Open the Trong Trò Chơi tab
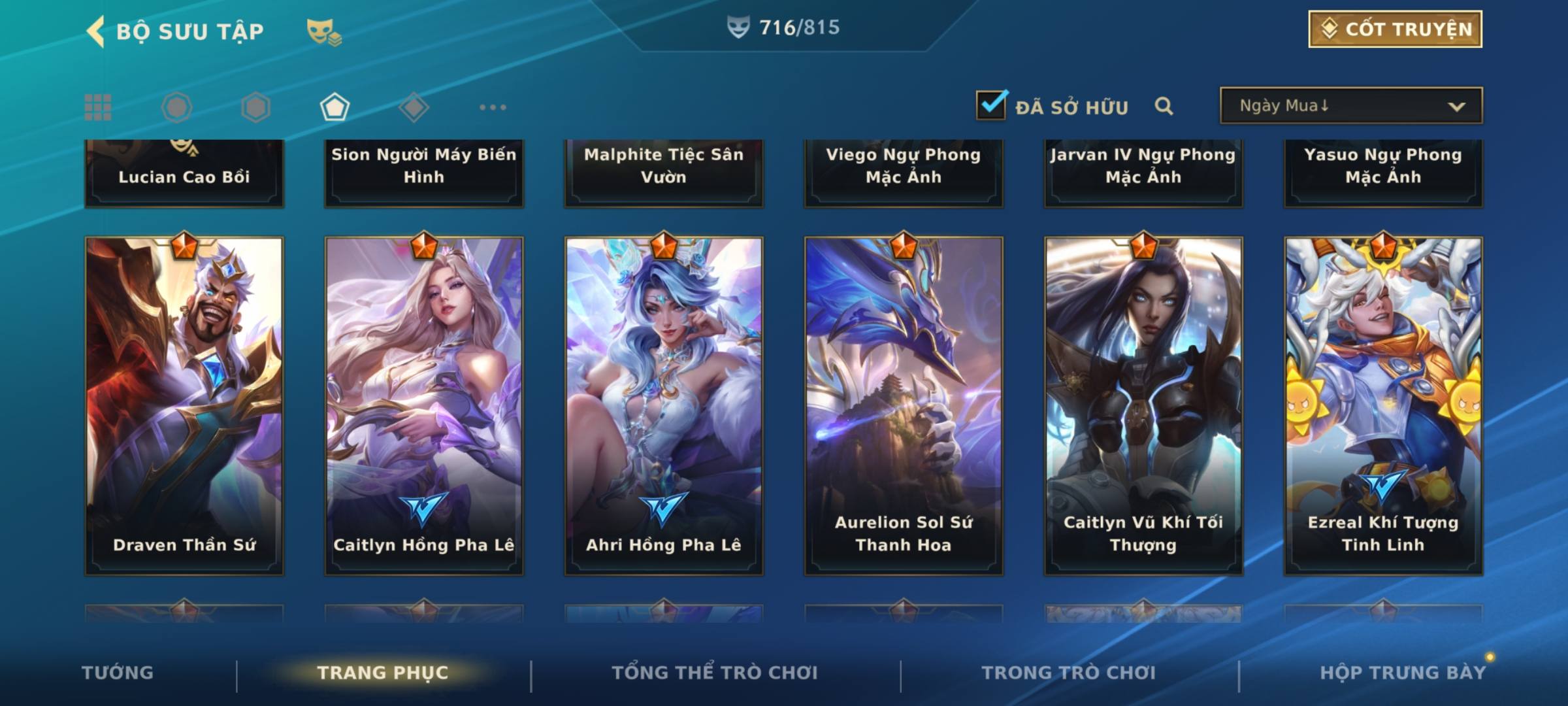The image size is (1568, 706). coord(1069,673)
